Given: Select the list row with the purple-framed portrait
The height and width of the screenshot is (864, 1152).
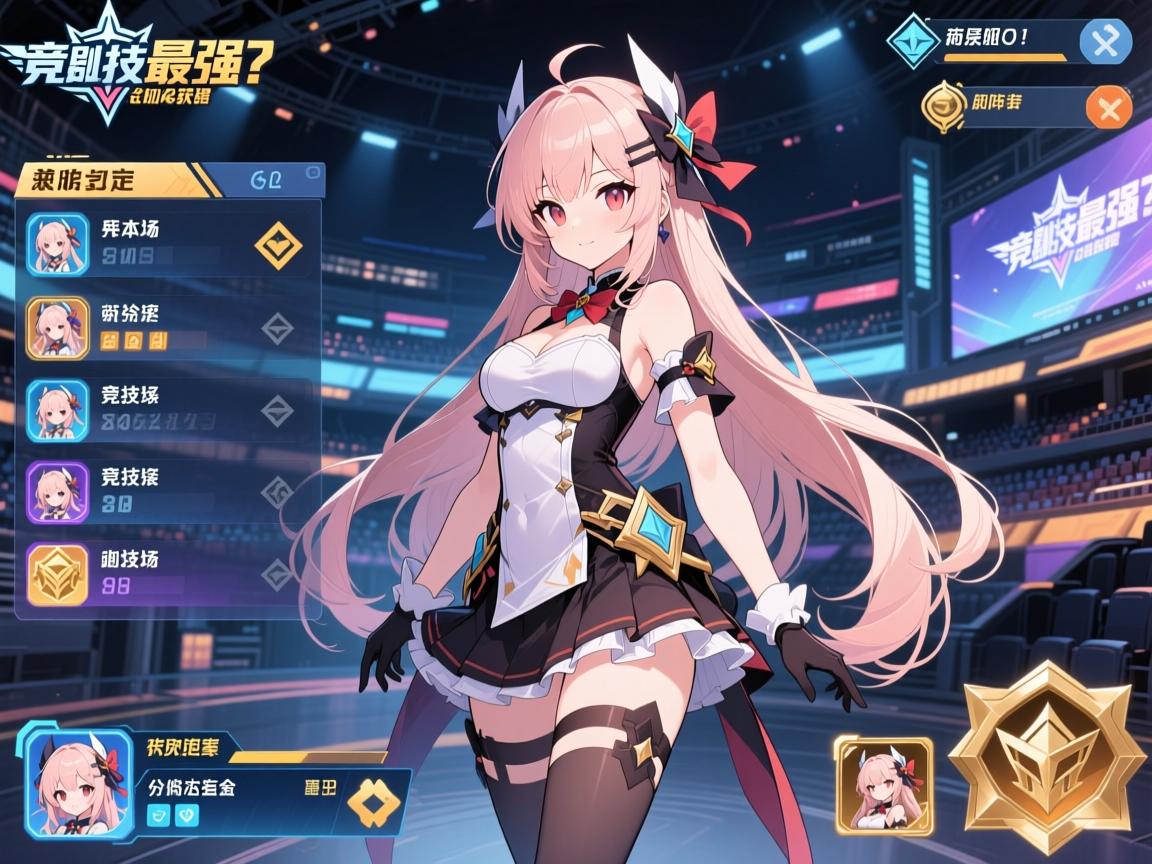Looking at the screenshot, I should point(168,491).
